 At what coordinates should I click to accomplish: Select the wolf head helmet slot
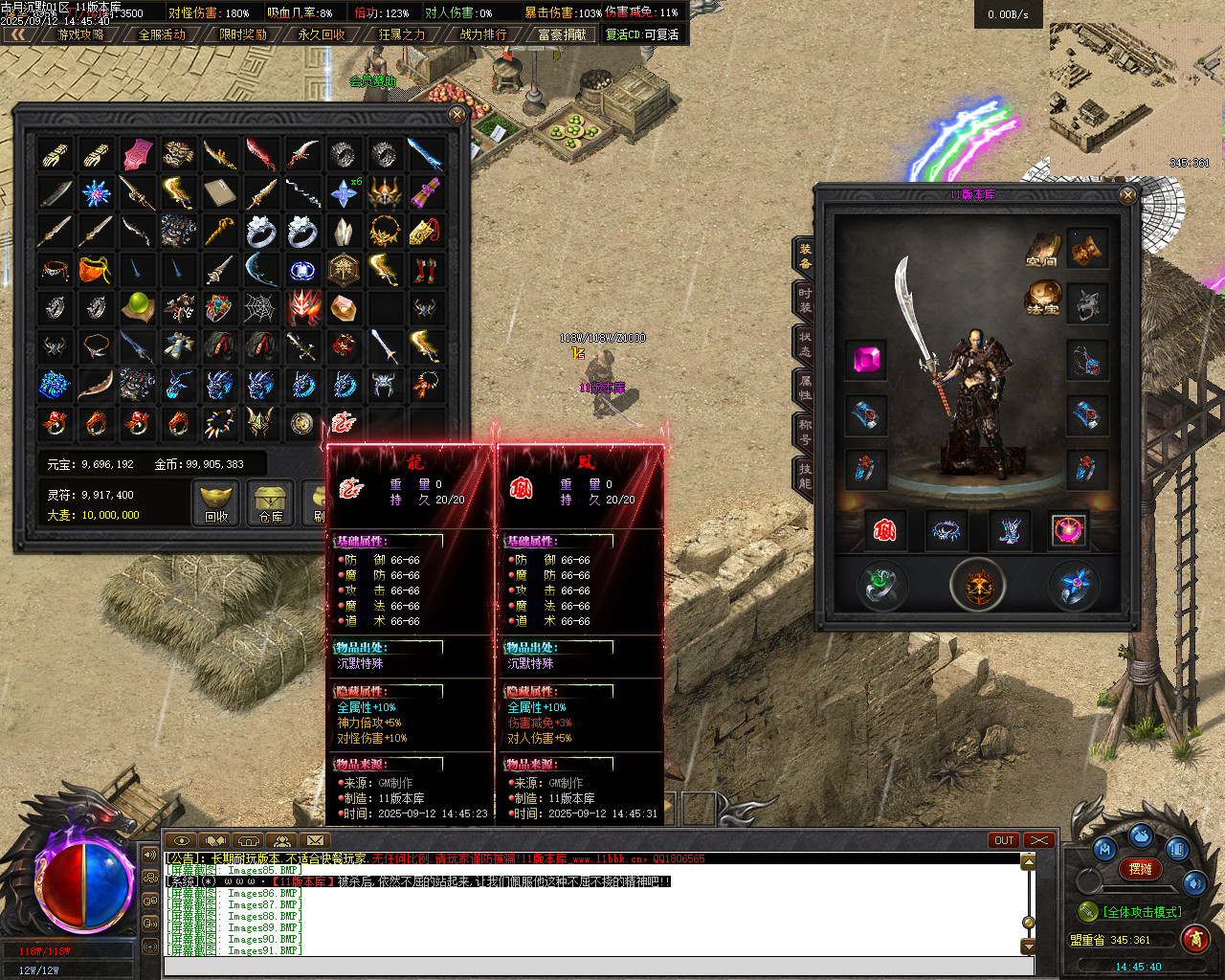point(1087,304)
